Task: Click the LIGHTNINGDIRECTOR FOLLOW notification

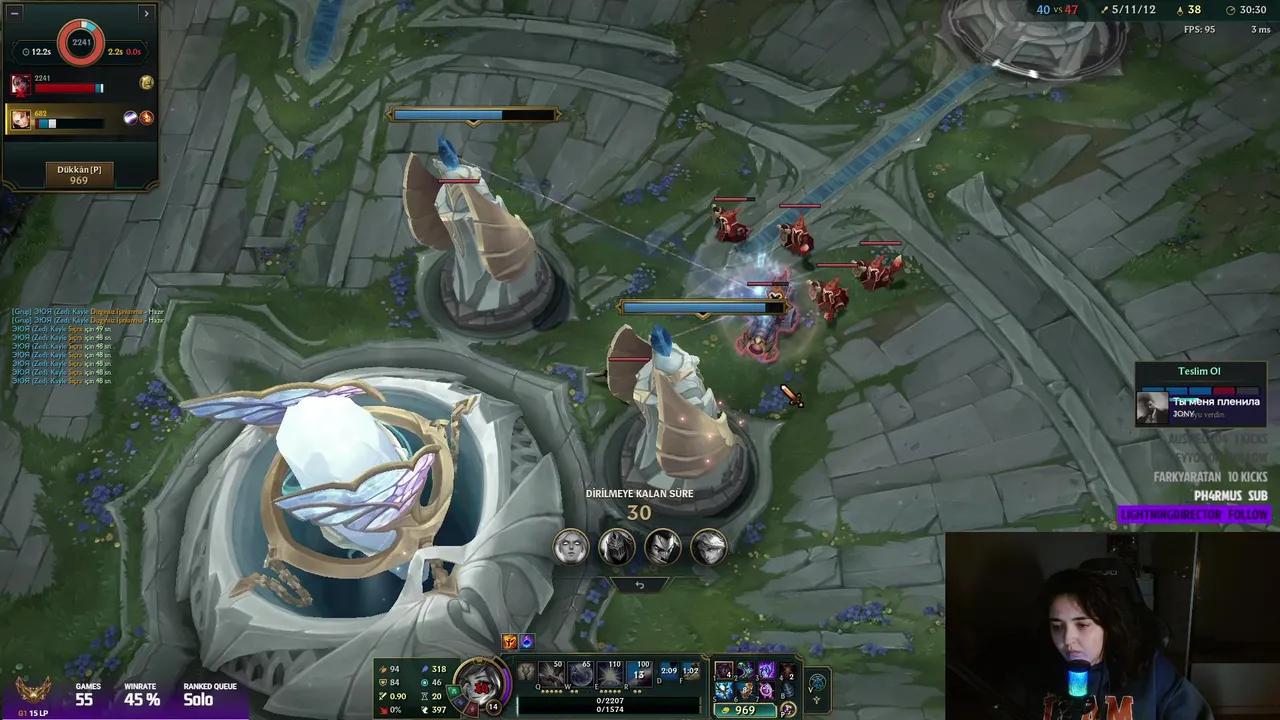Action: point(1195,513)
